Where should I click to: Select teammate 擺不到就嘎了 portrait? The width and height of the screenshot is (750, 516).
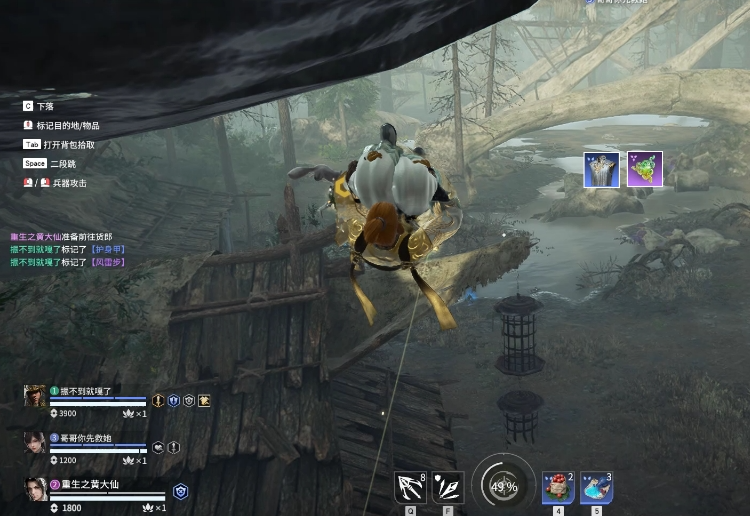coord(35,396)
